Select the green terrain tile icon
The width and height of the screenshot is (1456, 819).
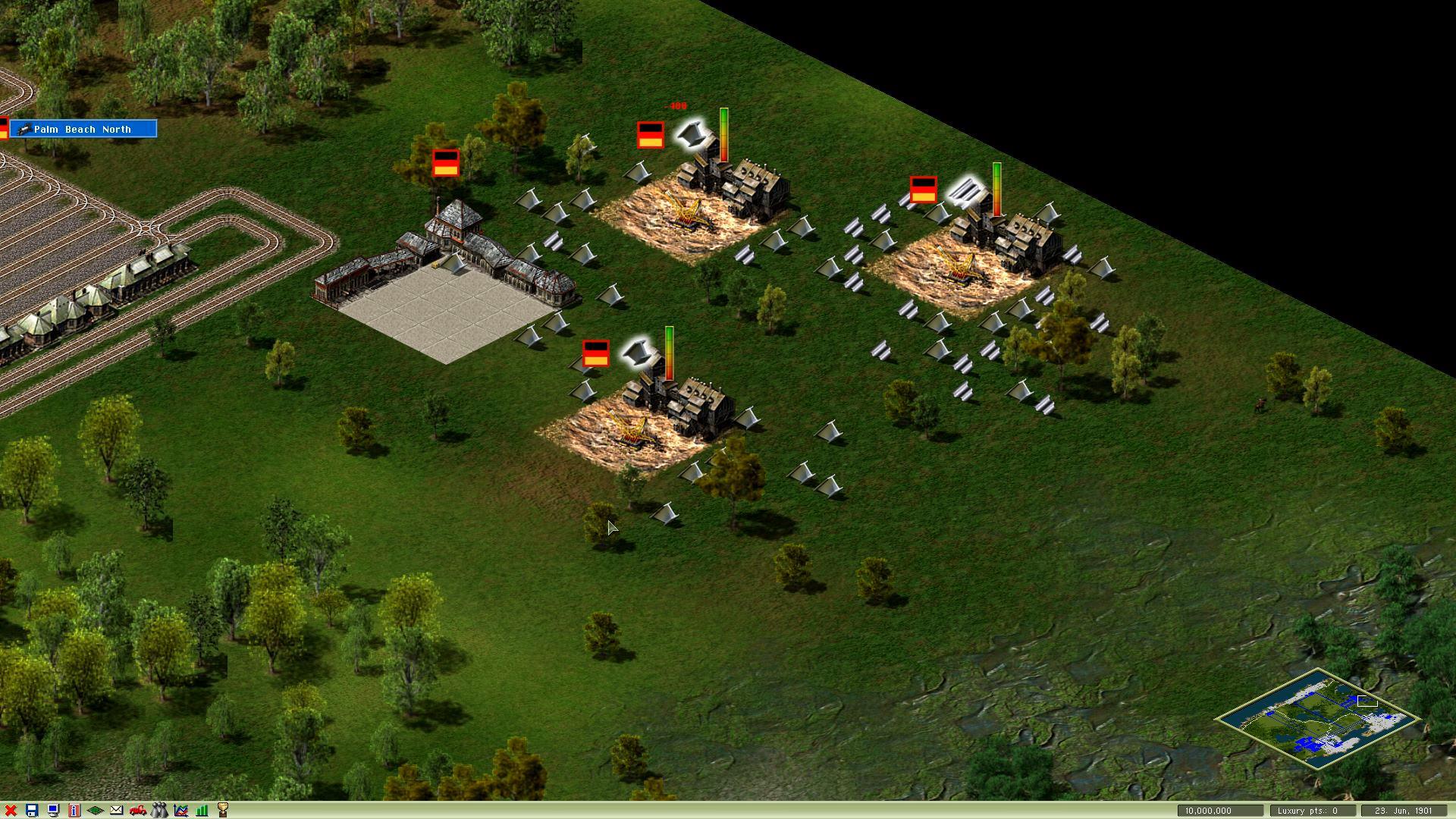96,811
